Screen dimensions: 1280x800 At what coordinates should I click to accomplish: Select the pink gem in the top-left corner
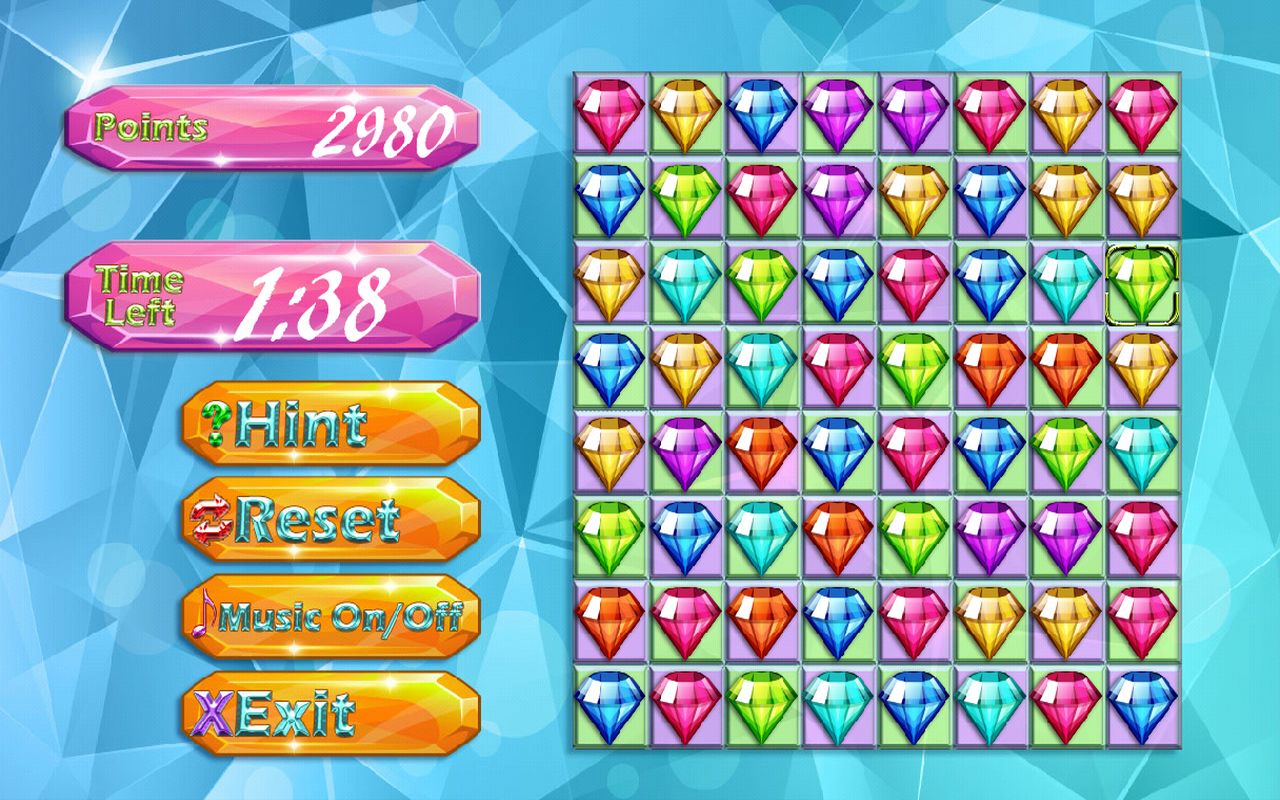click(612, 110)
